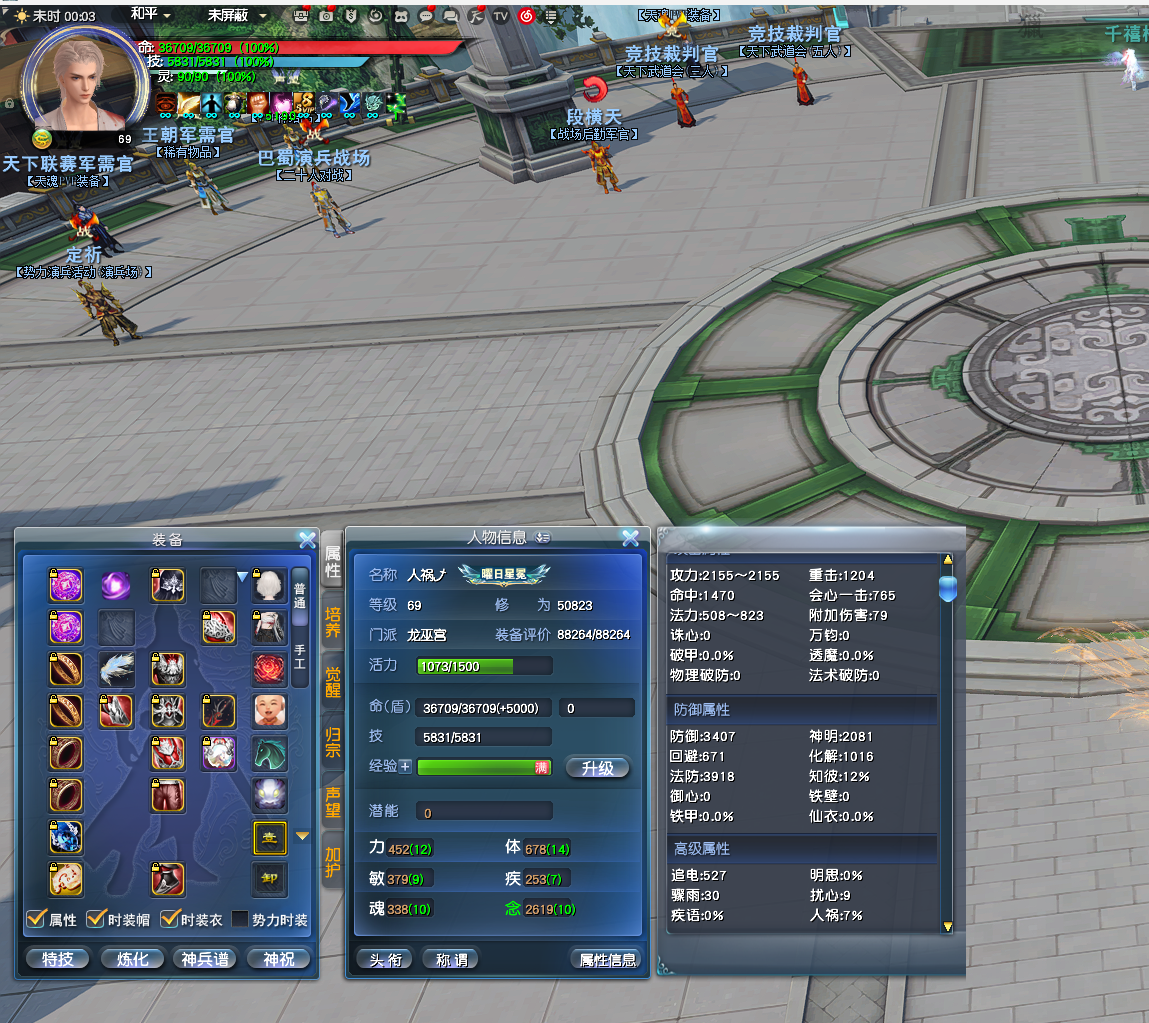Click the 神祝 blessing button
Viewport: 1149px width, 1023px height.
click(x=278, y=959)
